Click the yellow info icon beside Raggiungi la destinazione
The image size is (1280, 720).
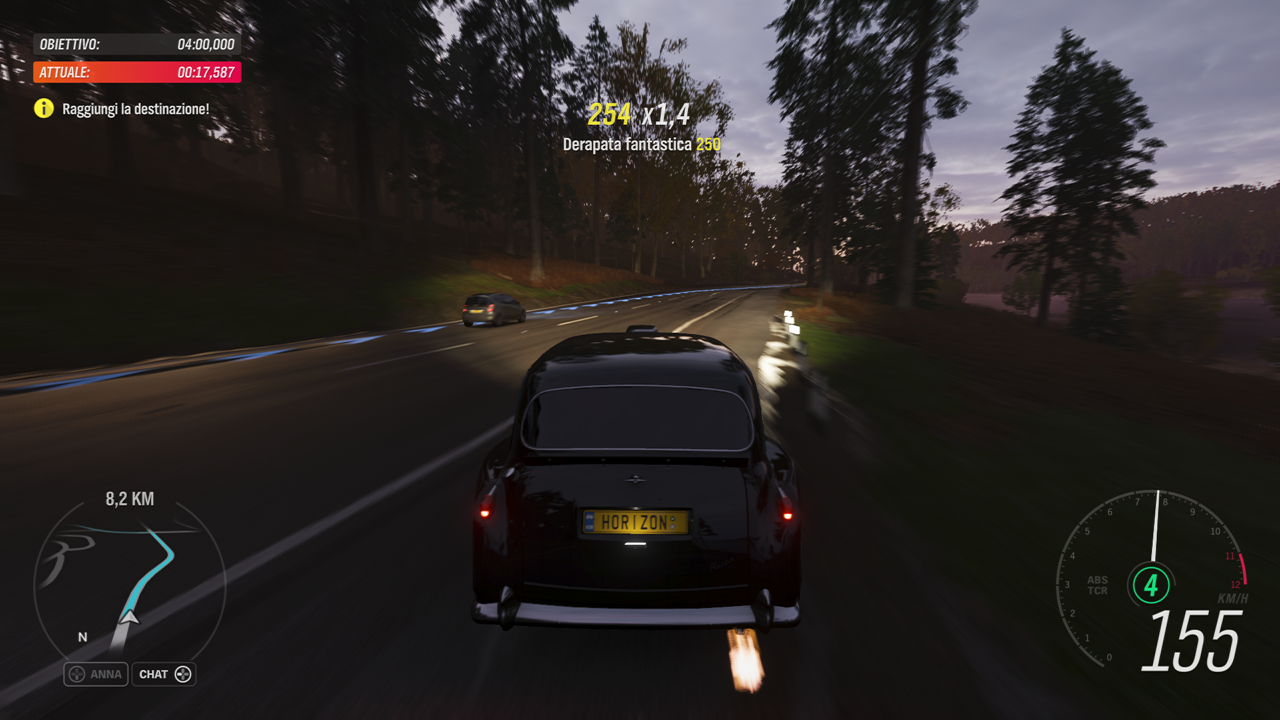pos(44,108)
